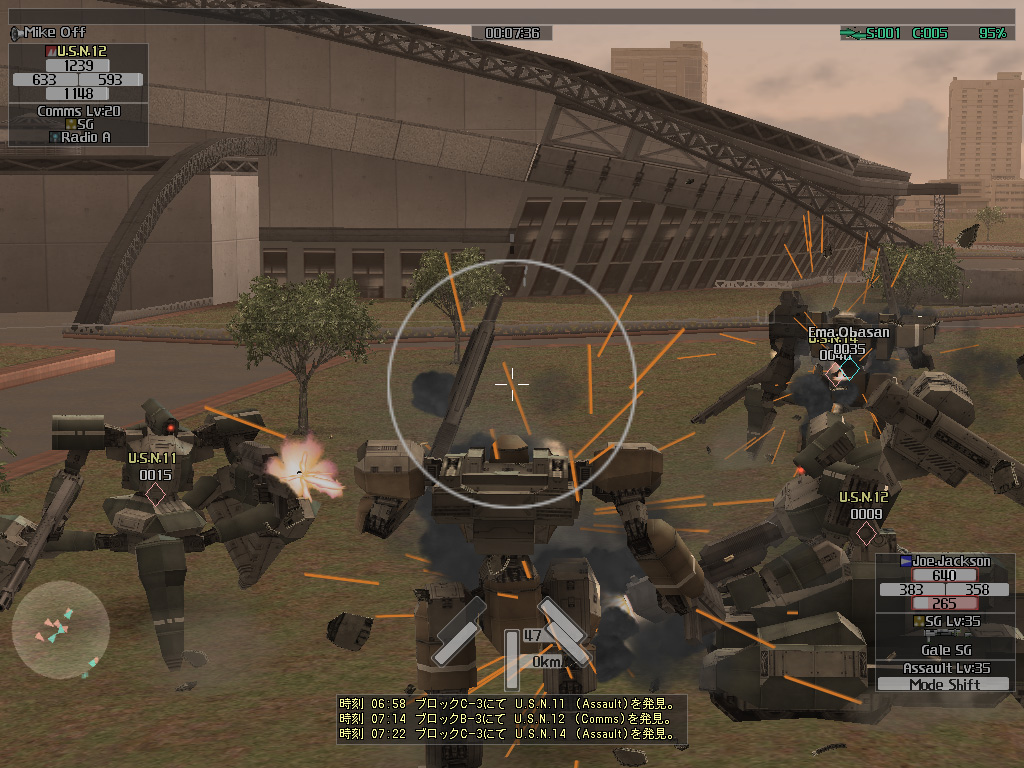Select the Gale SG weapon entry
Image resolution: width=1024 pixels, height=768 pixels.
[944, 650]
